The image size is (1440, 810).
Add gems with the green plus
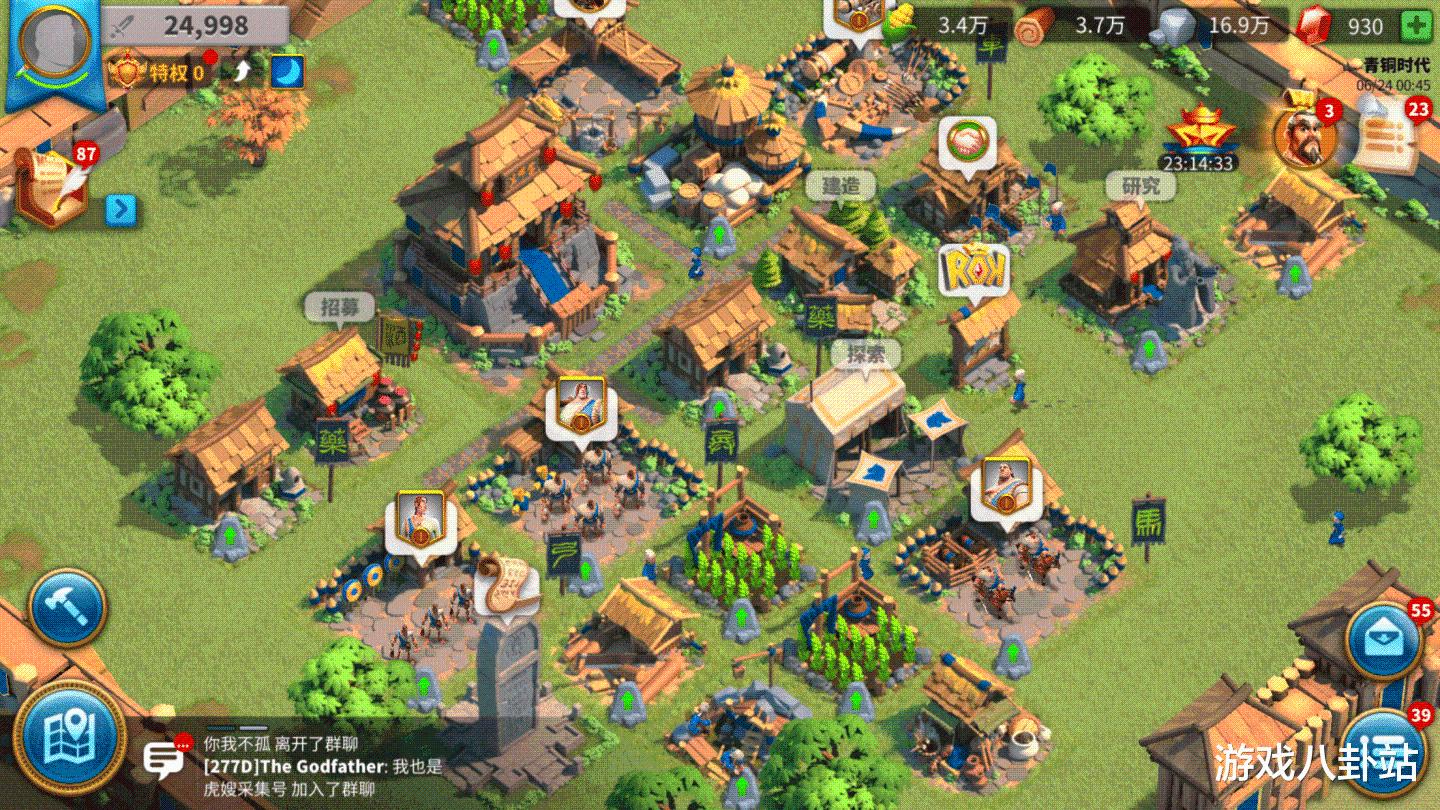pos(1415,26)
